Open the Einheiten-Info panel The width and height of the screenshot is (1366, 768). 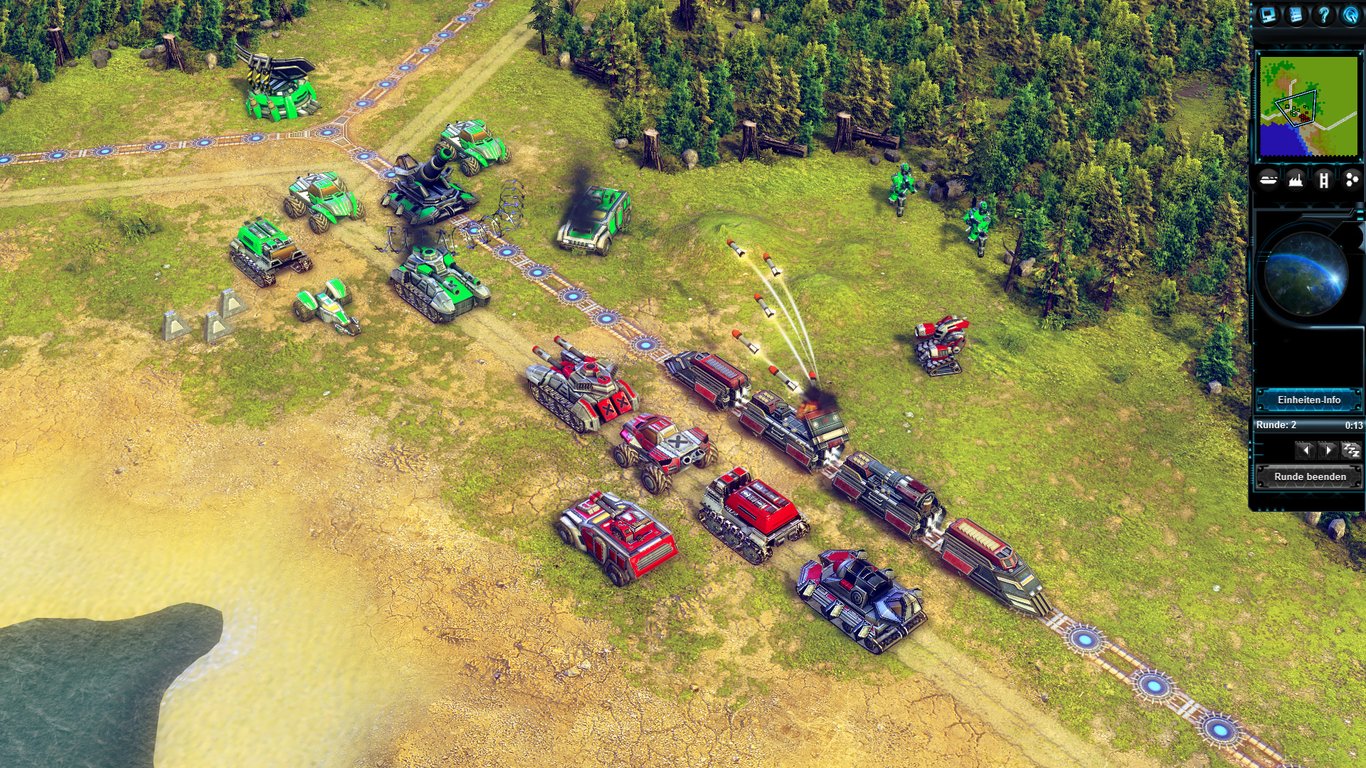click(1311, 399)
